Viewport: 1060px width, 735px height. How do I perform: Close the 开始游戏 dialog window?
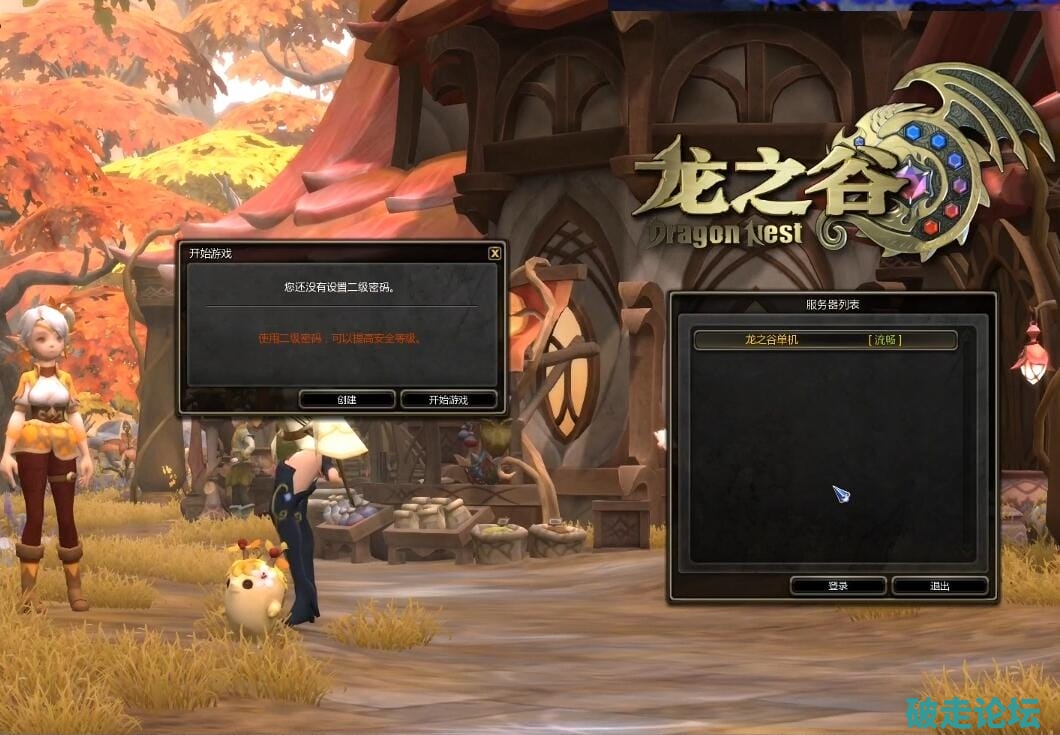(x=494, y=254)
